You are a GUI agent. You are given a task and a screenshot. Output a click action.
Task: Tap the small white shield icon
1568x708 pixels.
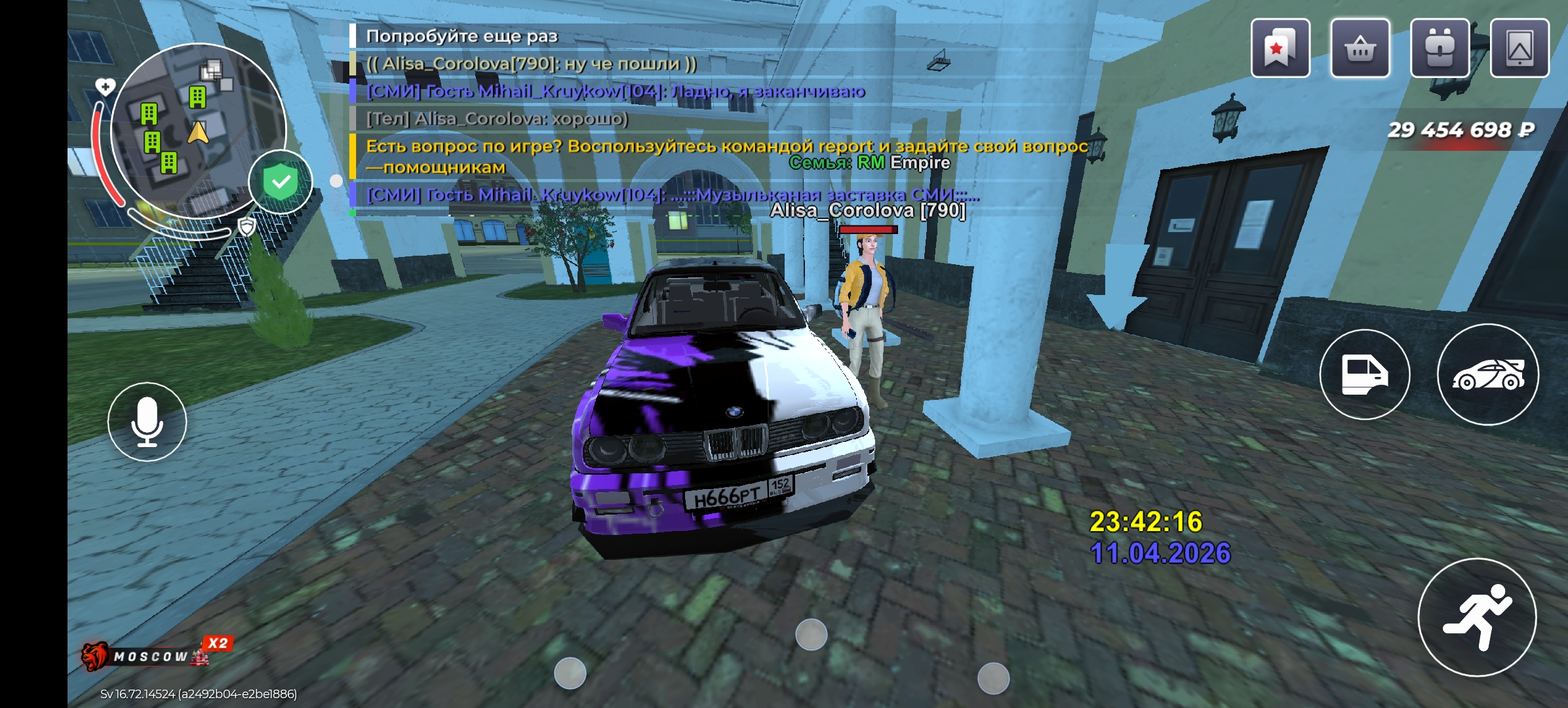246,227
